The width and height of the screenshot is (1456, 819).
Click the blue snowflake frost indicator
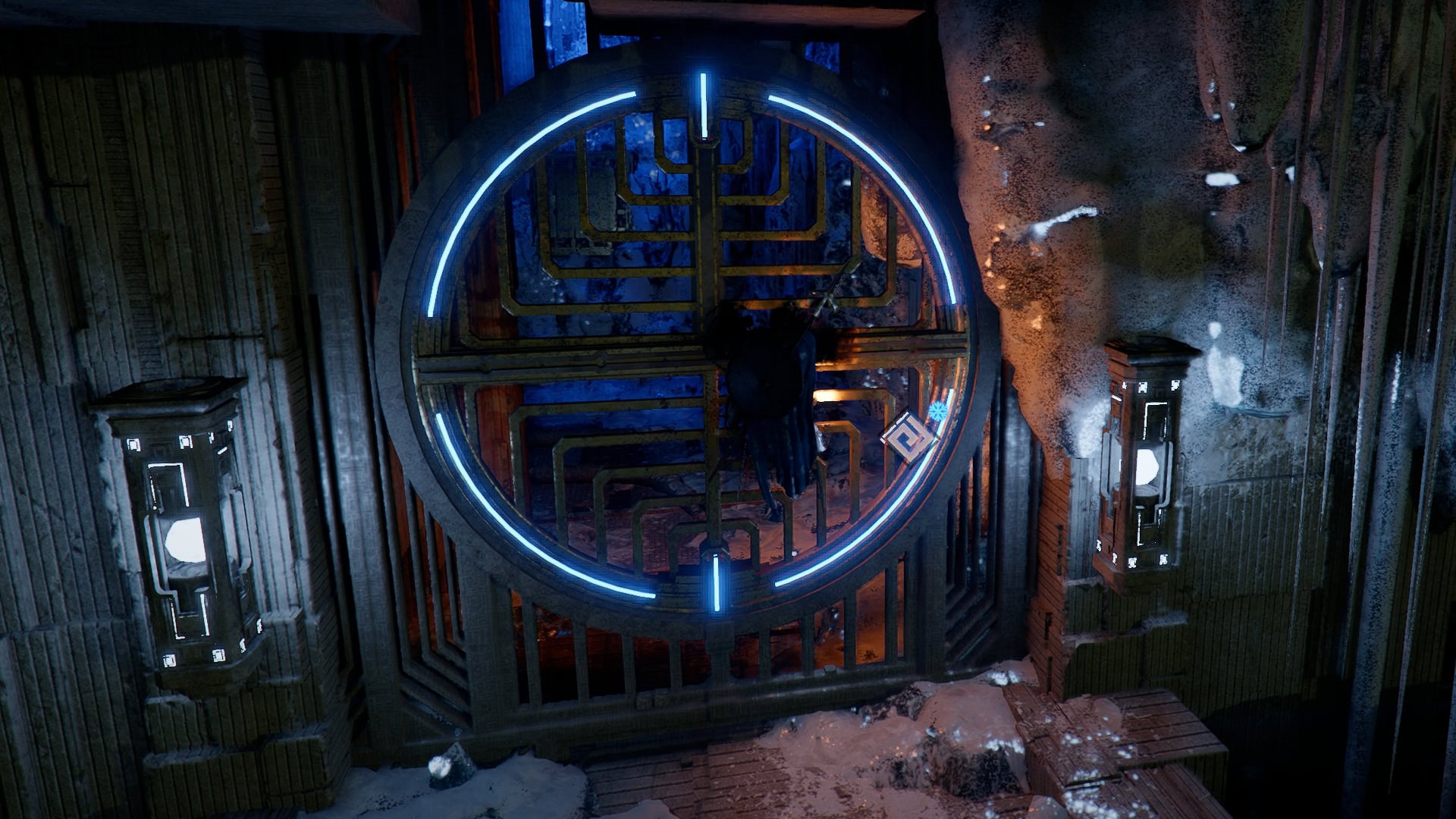tap(937, 412)
